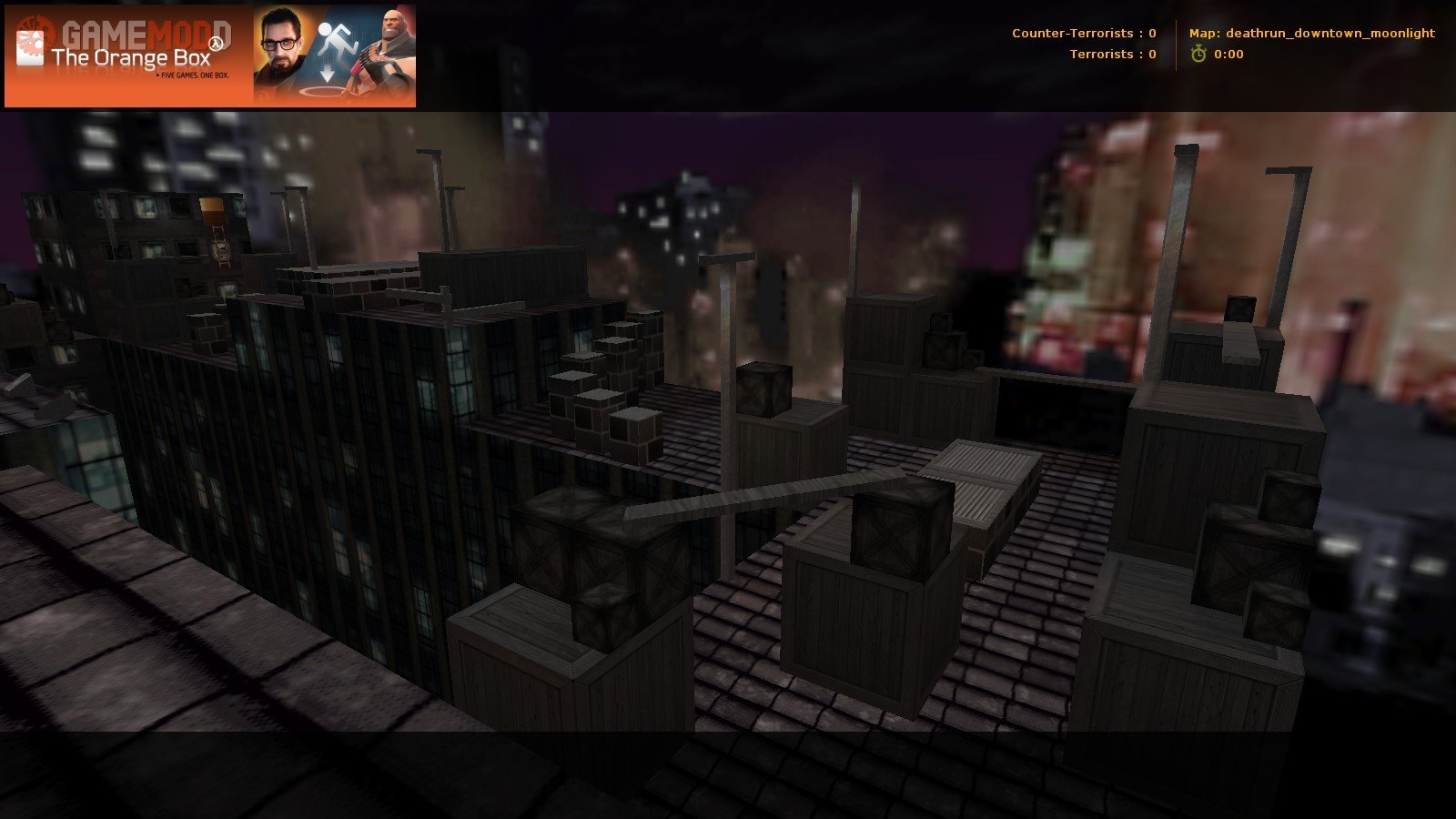Open The Orange Box banner advertisement

[x=210, y=56]
